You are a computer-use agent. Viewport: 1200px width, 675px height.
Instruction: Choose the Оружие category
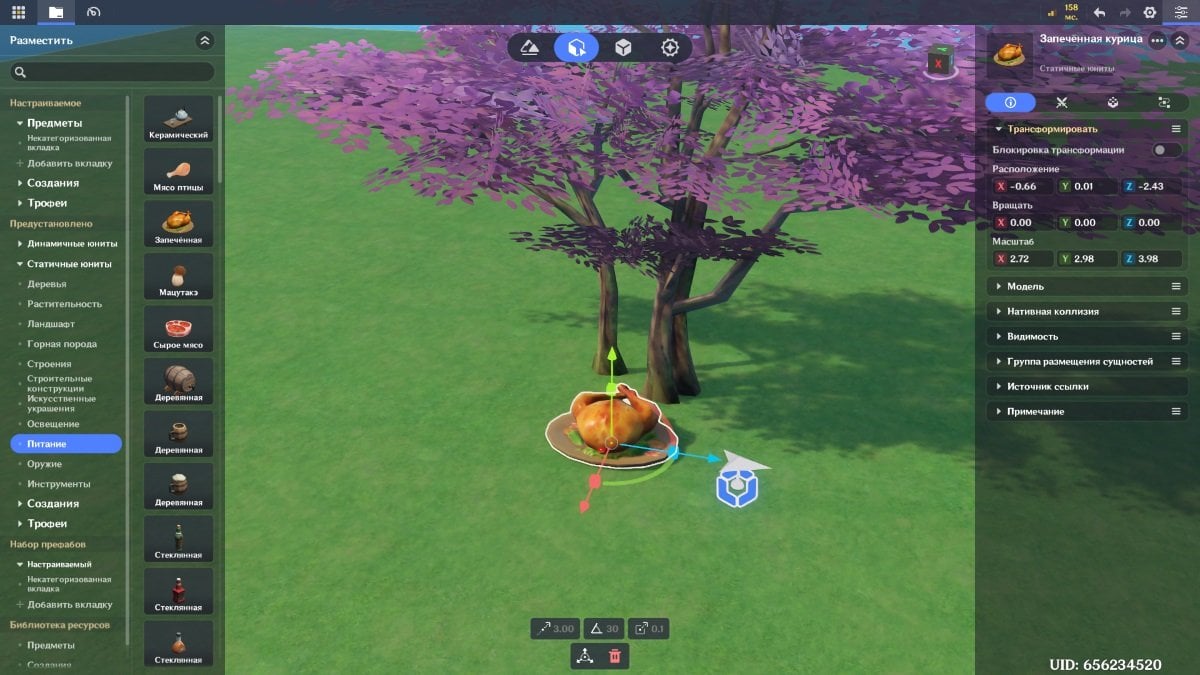coord(45,464)
